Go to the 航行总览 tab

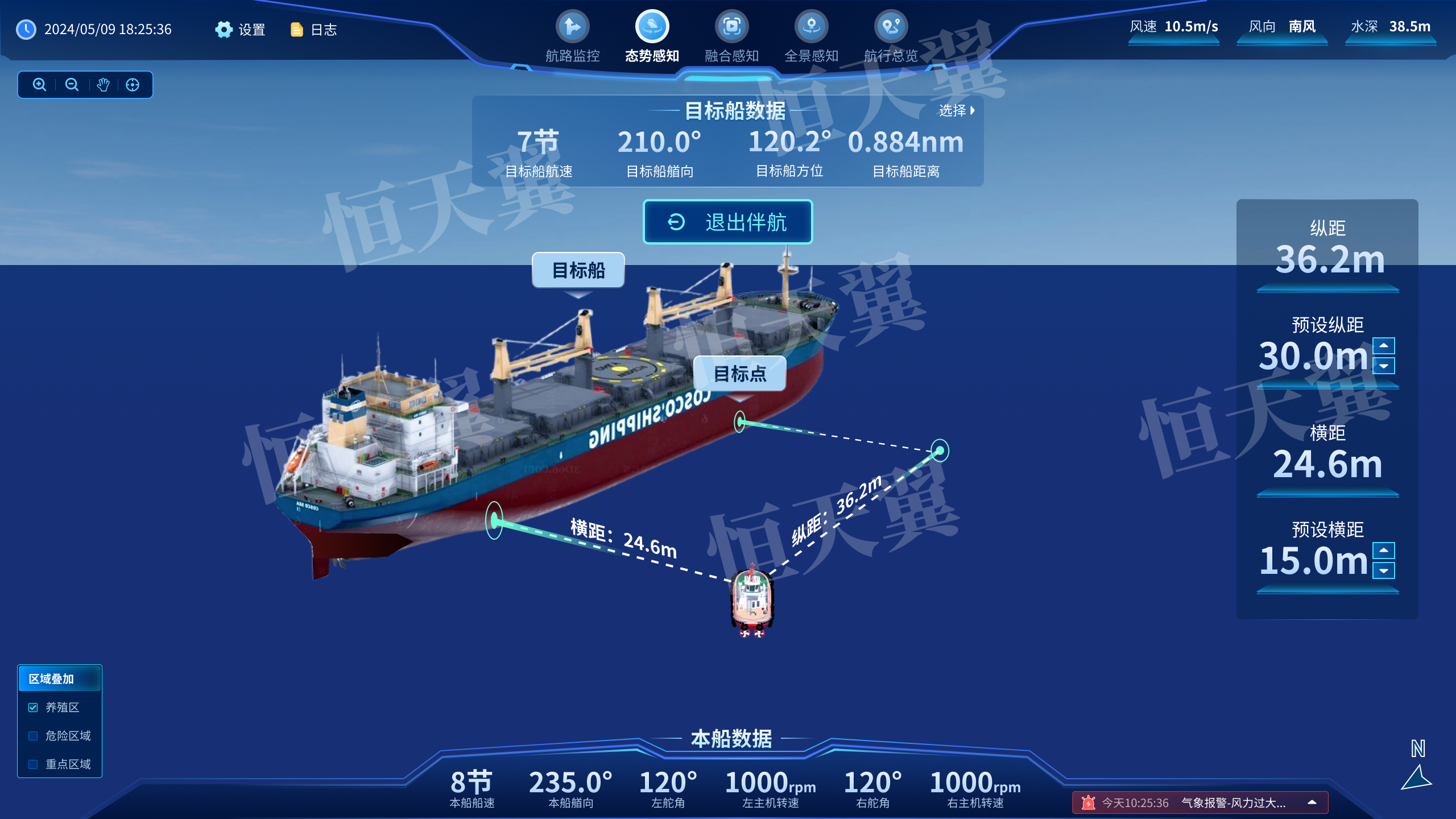click(x=891, y=36)
